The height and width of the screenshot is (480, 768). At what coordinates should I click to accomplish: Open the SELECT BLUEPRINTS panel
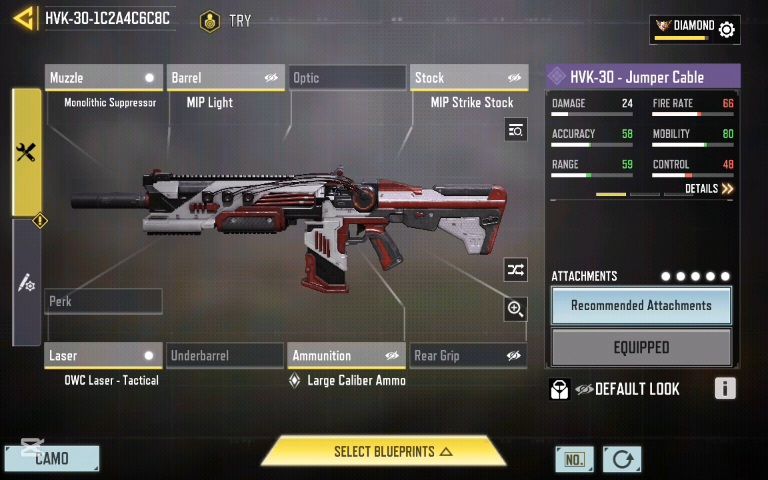click(x=384, y=452)
